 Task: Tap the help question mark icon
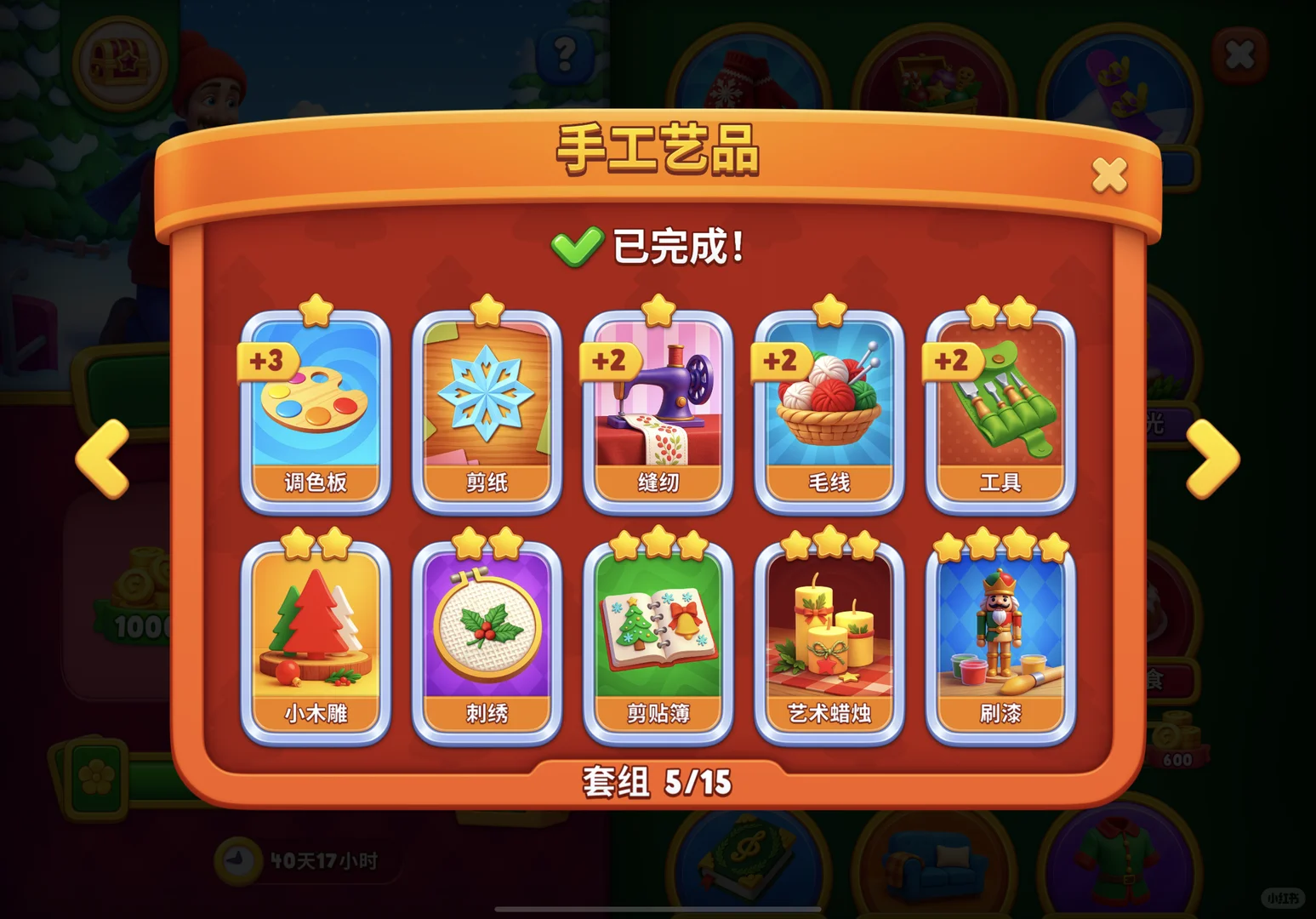(561, 55)
